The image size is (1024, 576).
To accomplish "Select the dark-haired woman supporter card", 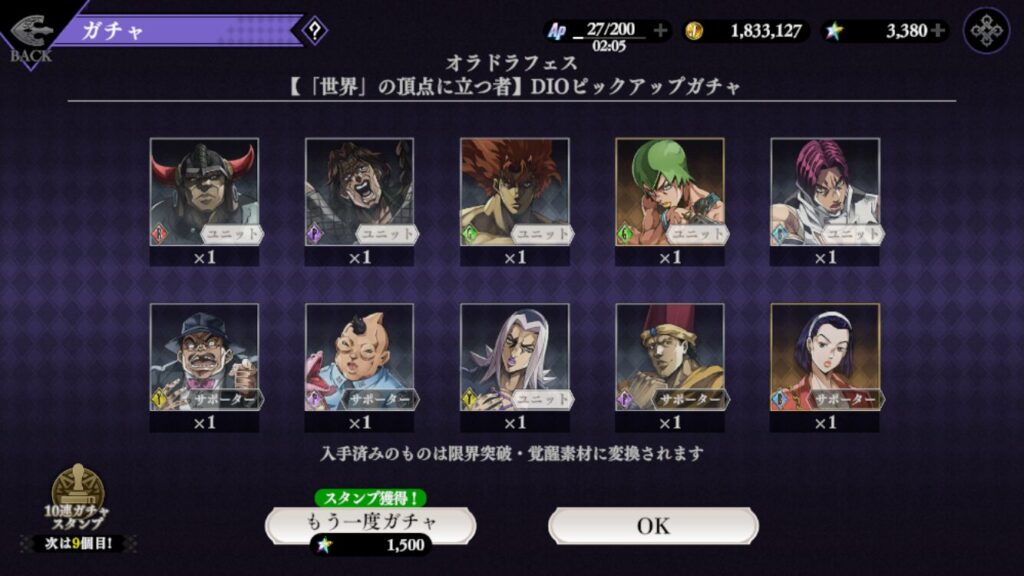I will tap(825, 358).
